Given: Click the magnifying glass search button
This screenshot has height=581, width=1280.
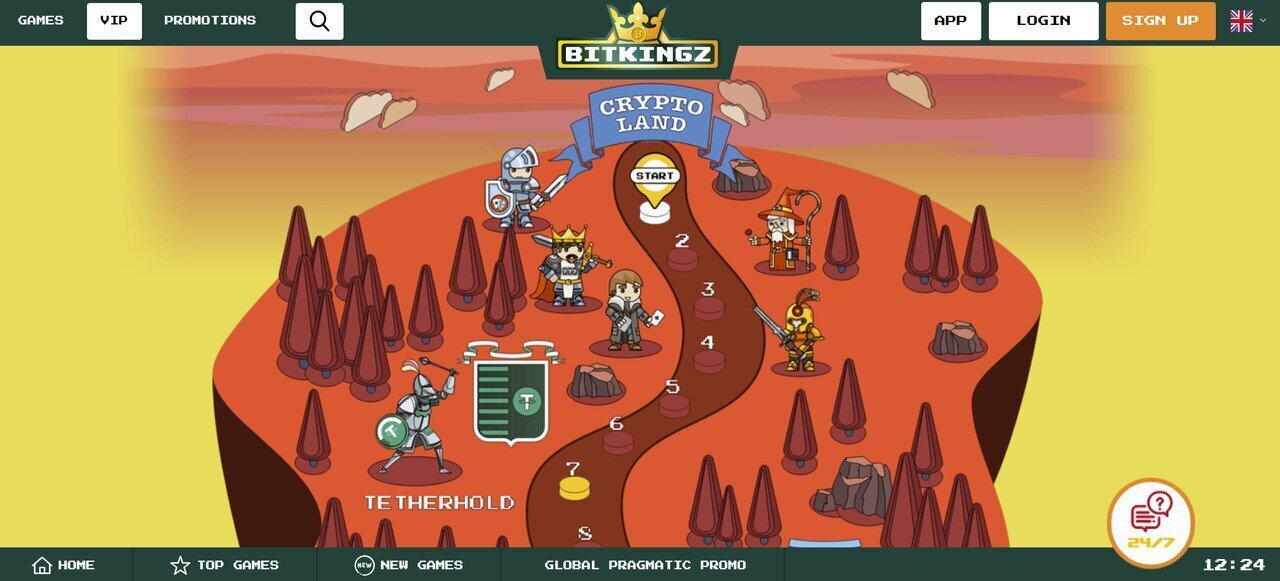Looking at the screenshot, I should coord(319,21).
